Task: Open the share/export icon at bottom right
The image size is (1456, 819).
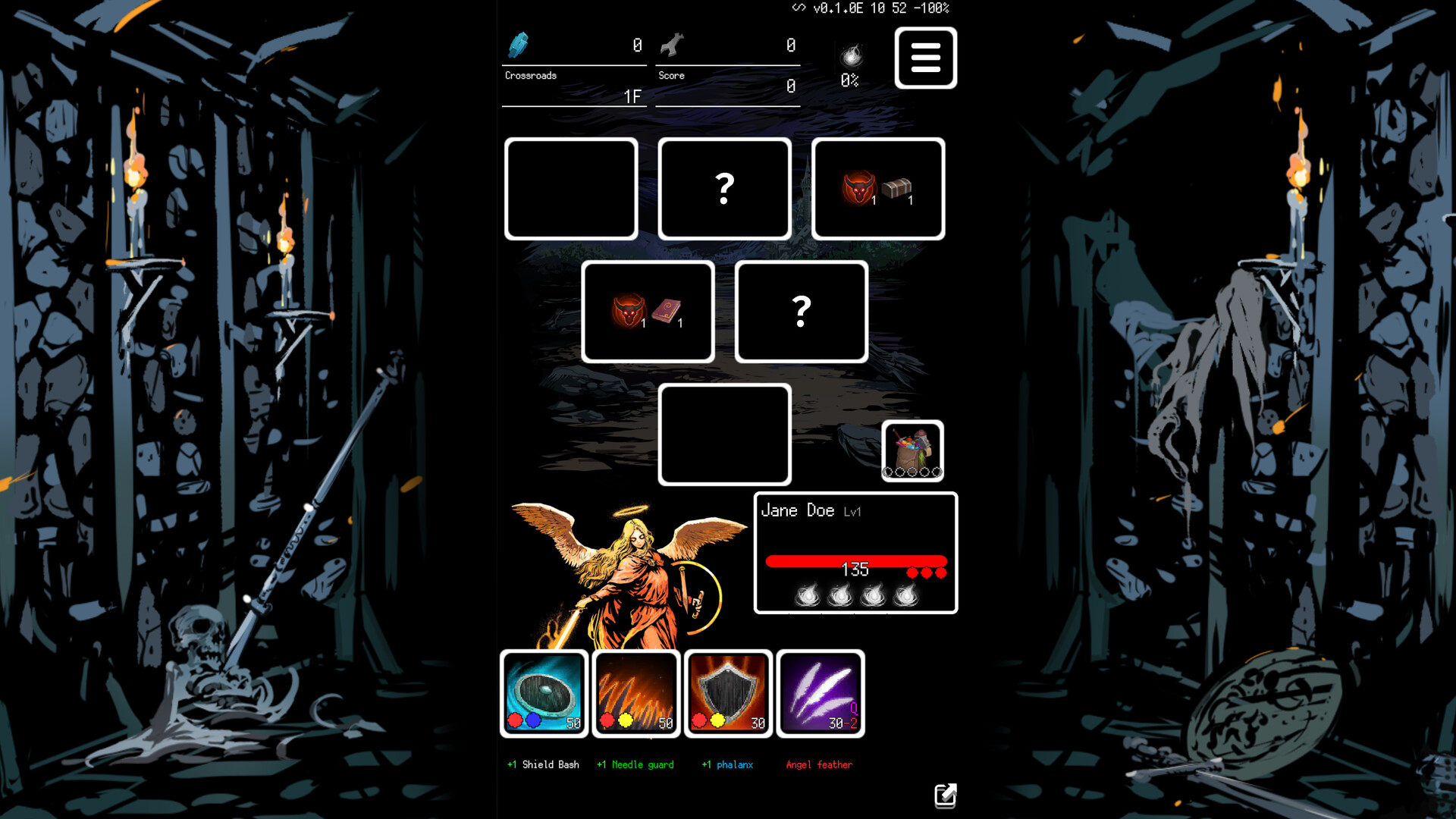Action: pyautogui.click(x=945, y=796)
